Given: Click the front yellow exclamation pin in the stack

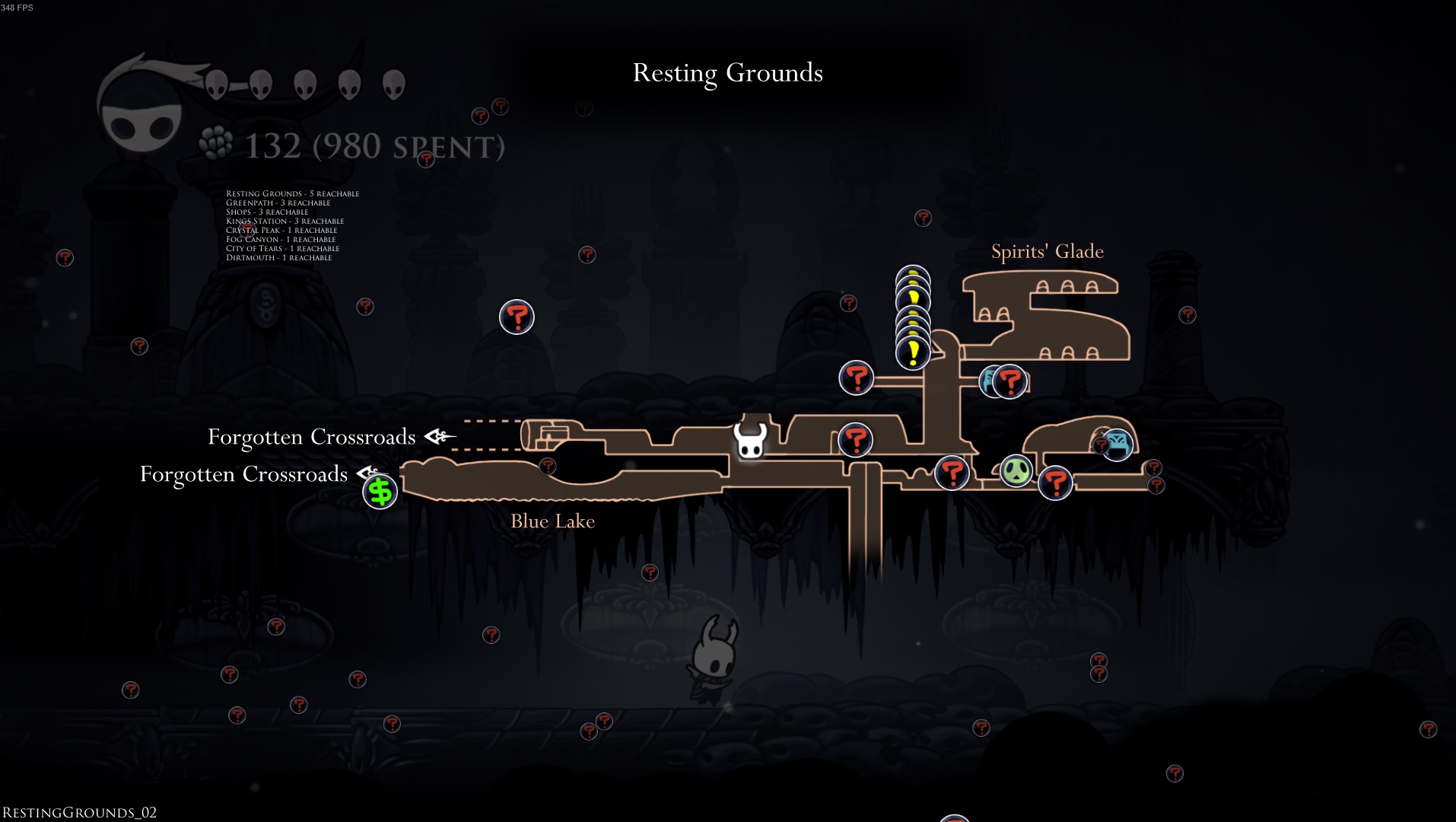Looking at the screenshot, I should coord(913,353).
